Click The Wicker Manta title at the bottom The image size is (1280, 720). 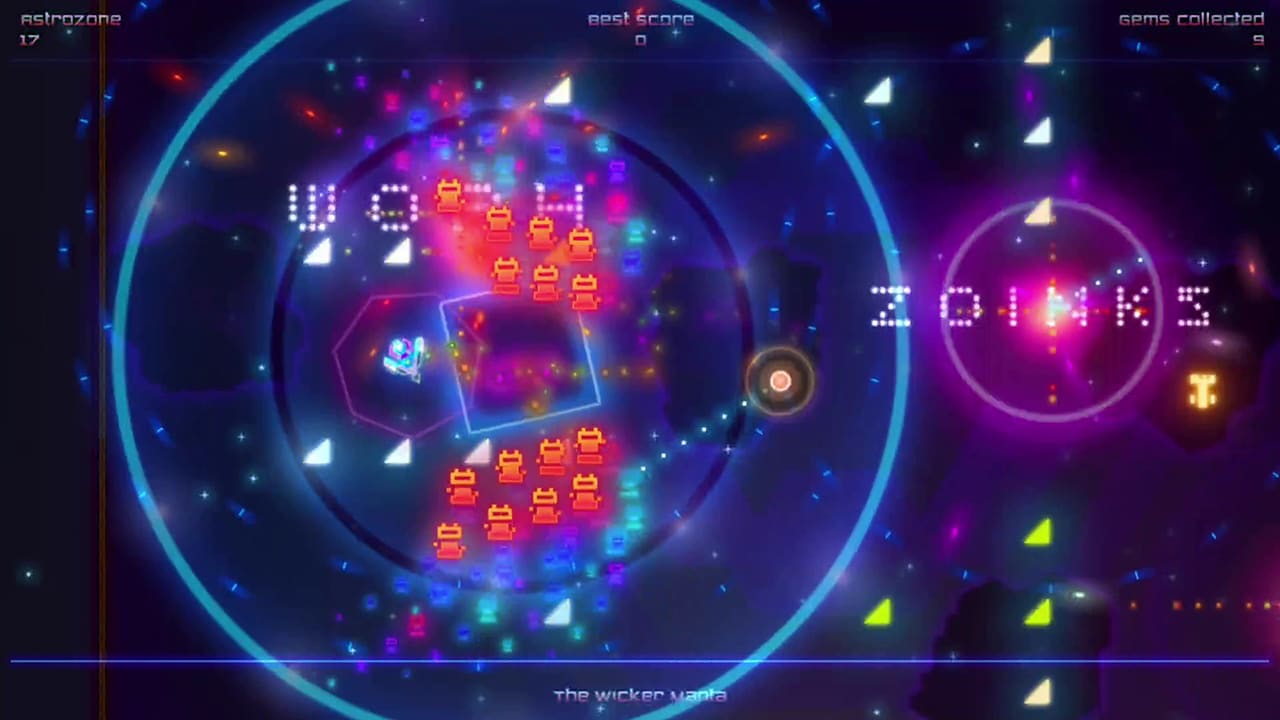click(640, 695)
